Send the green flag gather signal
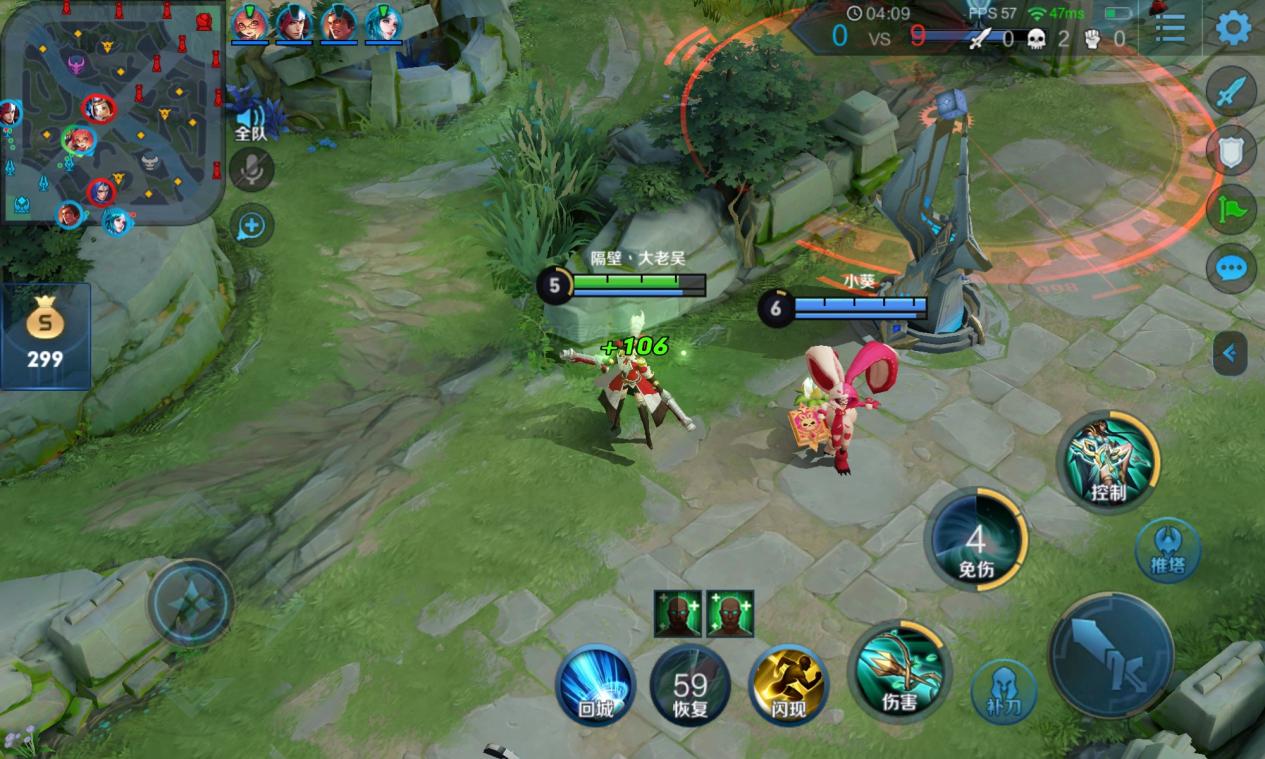 (x=1231, y=209)
